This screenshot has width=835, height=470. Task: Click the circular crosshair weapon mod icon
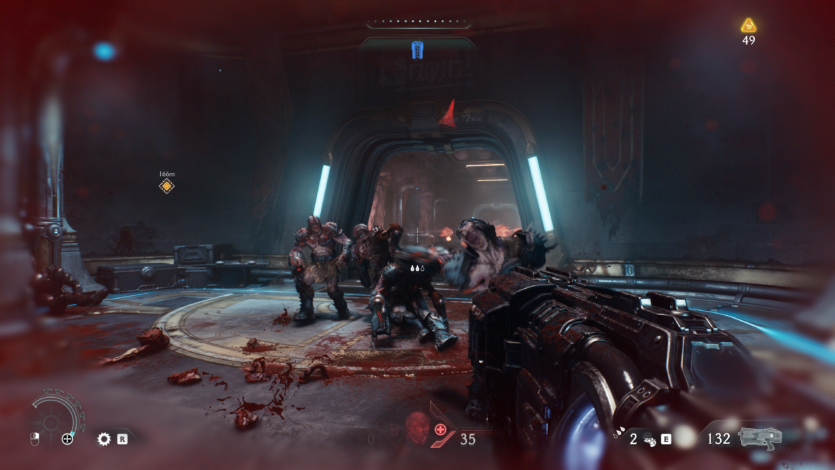point(67,438)
